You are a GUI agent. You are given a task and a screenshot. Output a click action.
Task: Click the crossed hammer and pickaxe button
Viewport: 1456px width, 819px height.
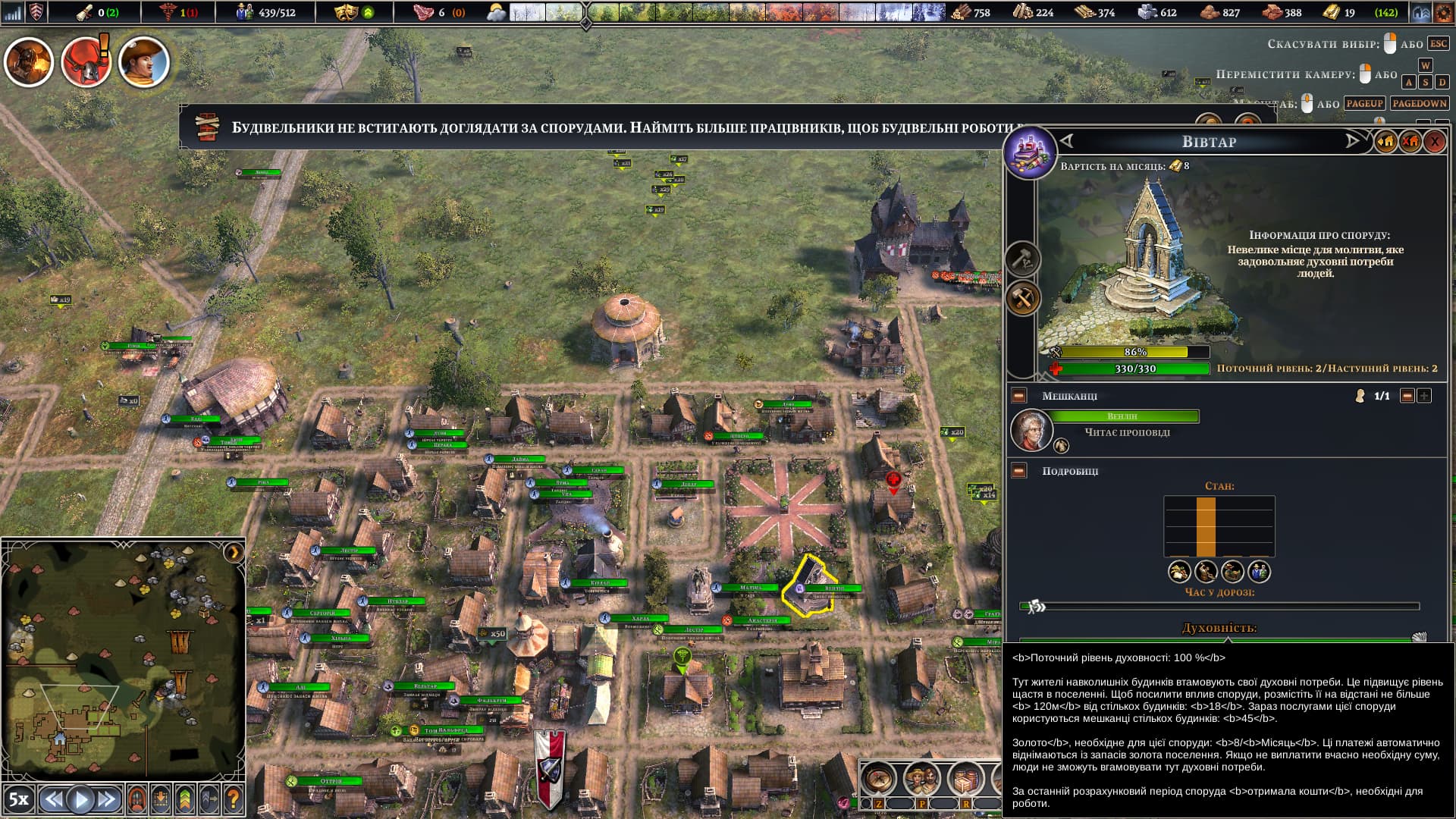[1022, 298]
